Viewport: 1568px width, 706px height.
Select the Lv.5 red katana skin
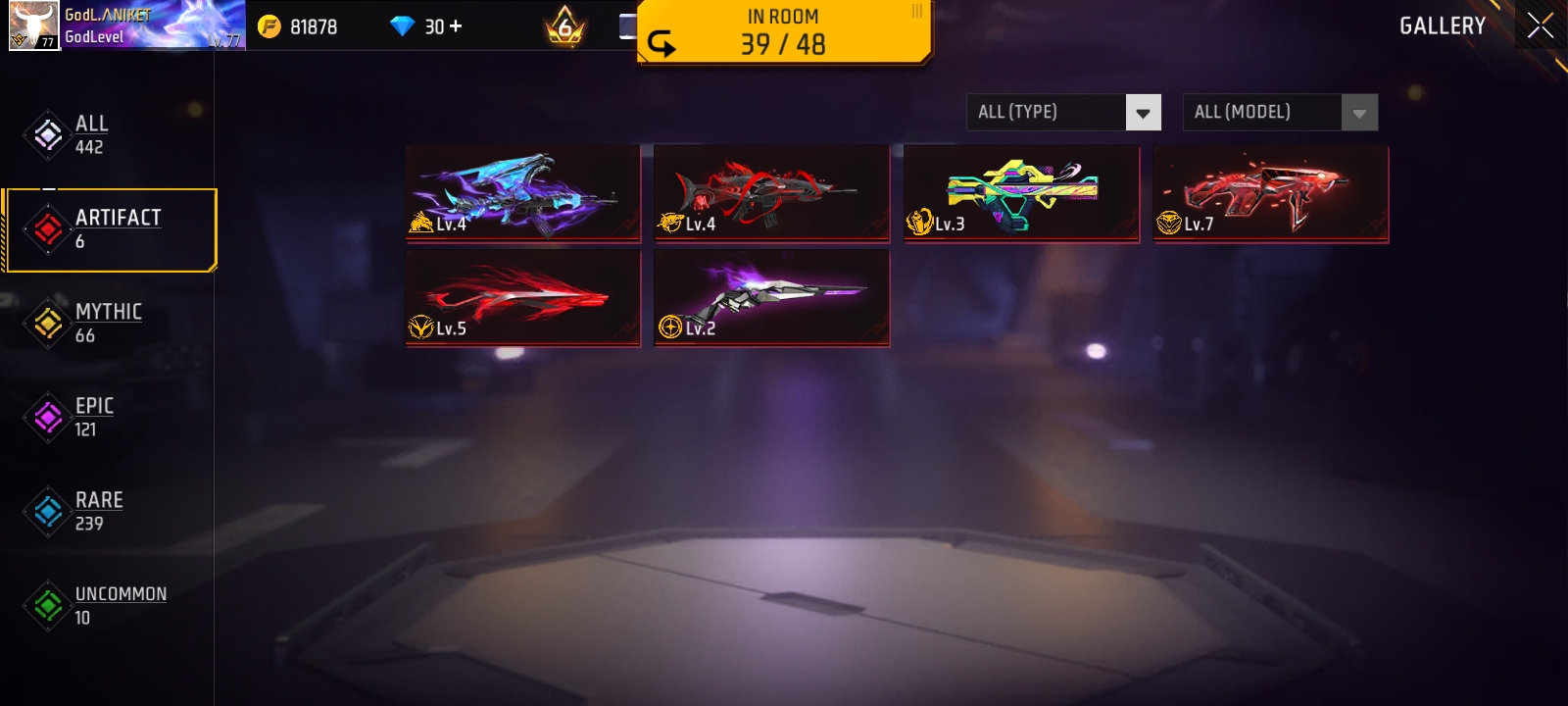[522, 297]
